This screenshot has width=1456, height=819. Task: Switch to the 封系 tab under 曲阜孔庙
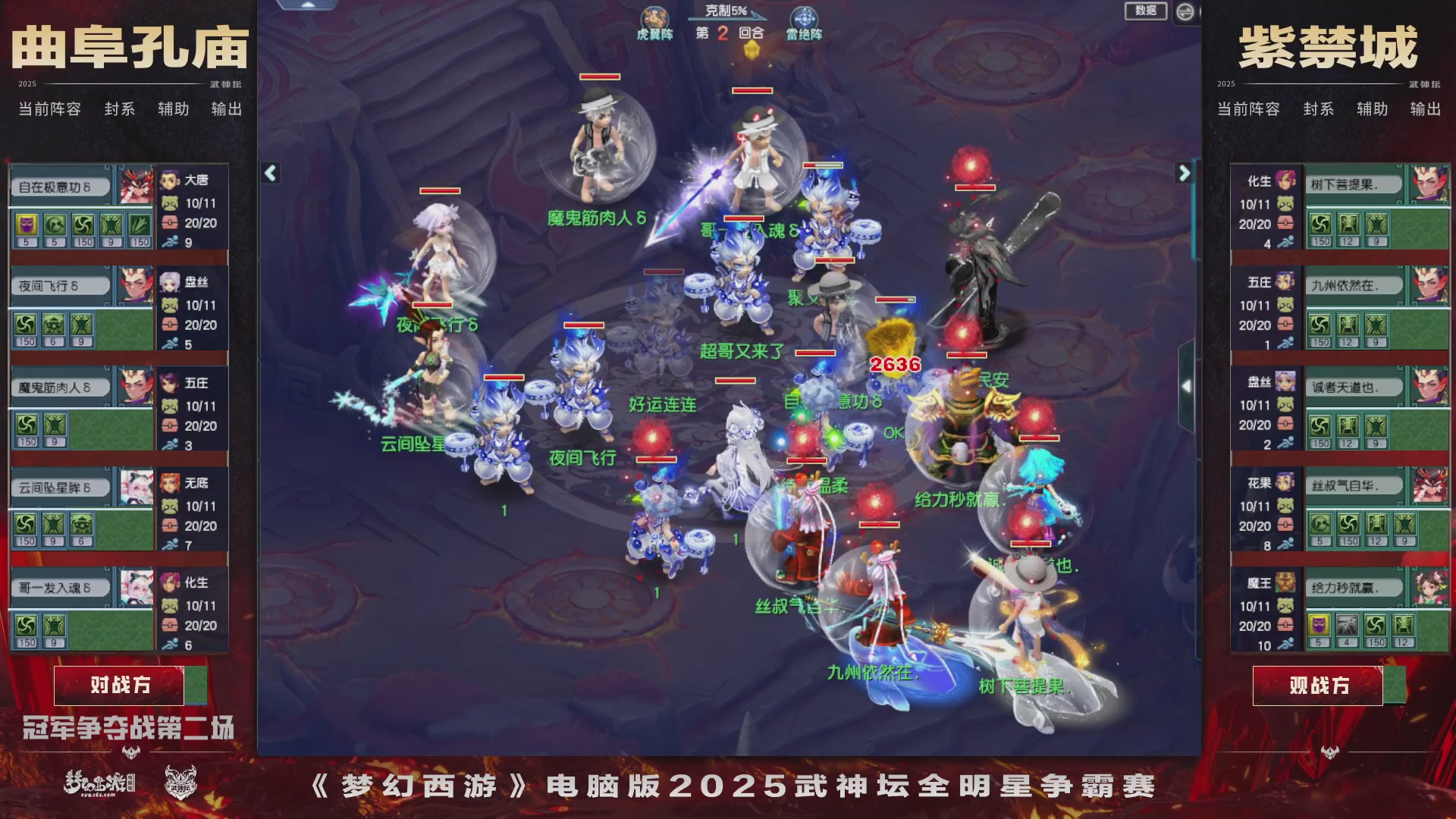(119, 109)
